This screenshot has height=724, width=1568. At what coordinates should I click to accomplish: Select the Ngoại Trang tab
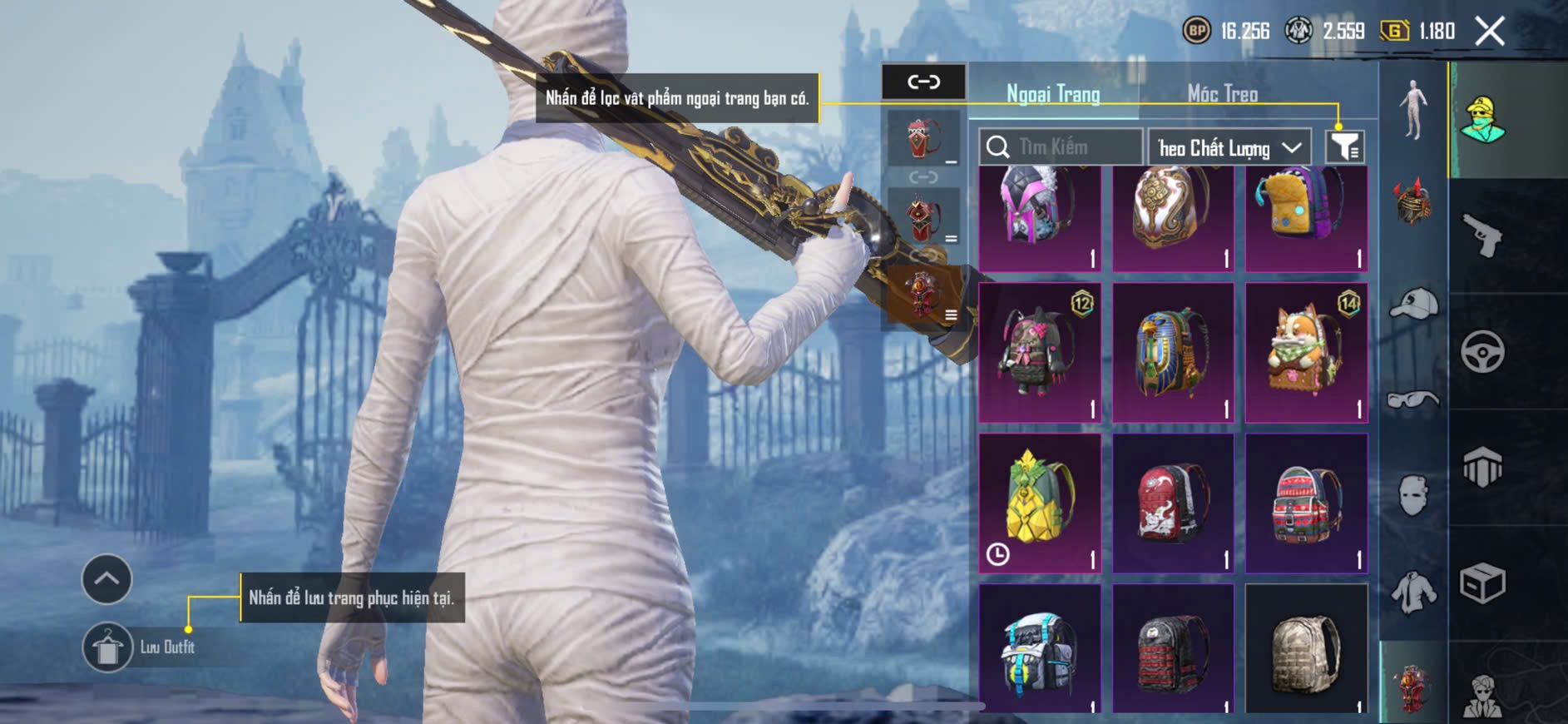(x=1053, y=94)
